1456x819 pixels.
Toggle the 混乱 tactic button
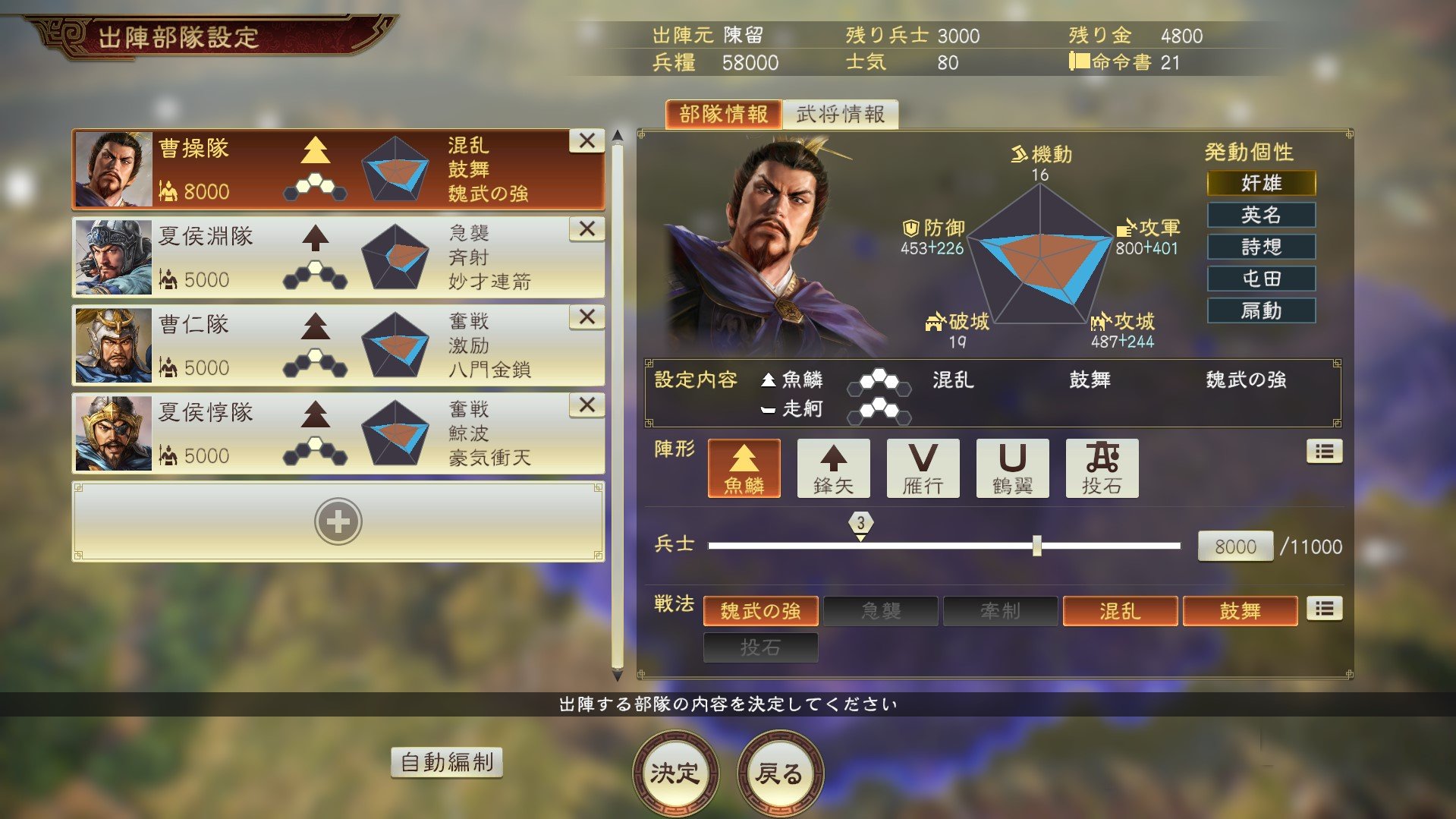tap(1119, 610)
